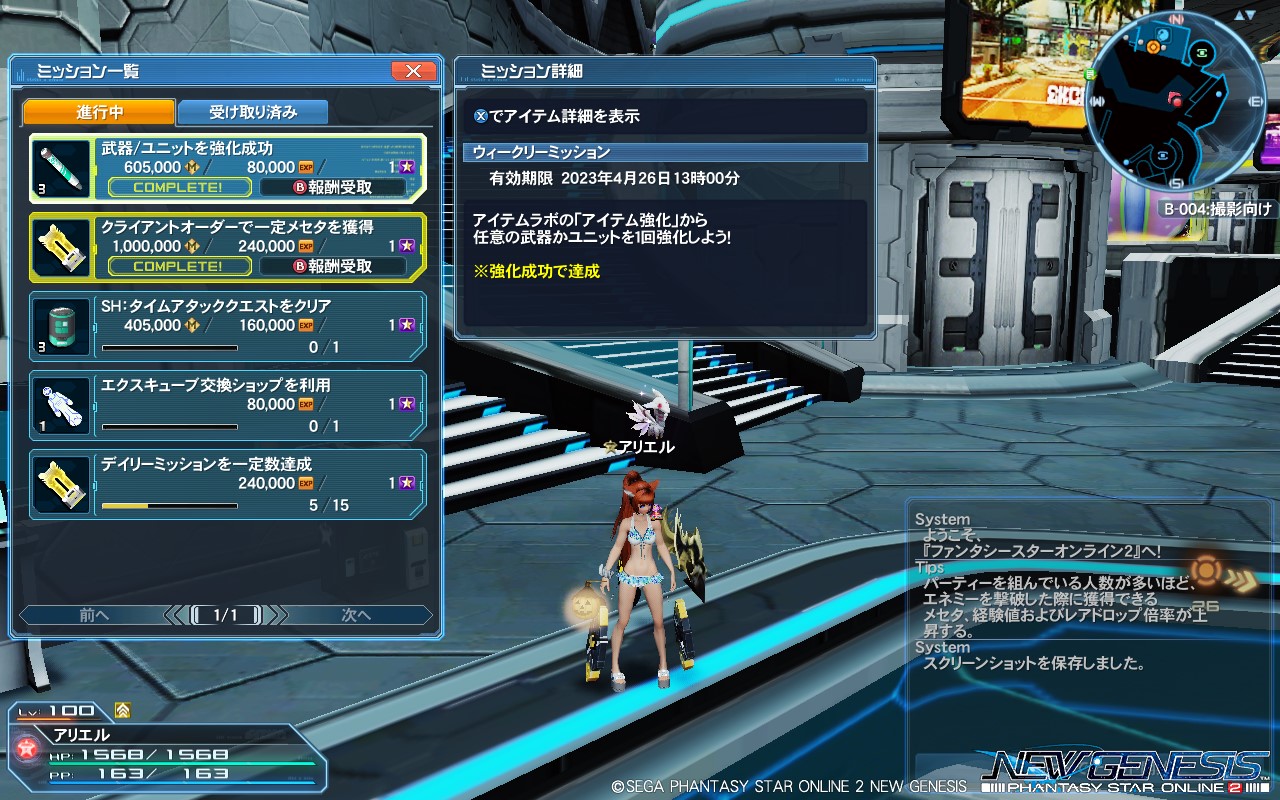This screenshot has height=800, width=1280.
Task: Click the gold ticket icon for クライアントオーダー mission
Action: click(60, 246)
